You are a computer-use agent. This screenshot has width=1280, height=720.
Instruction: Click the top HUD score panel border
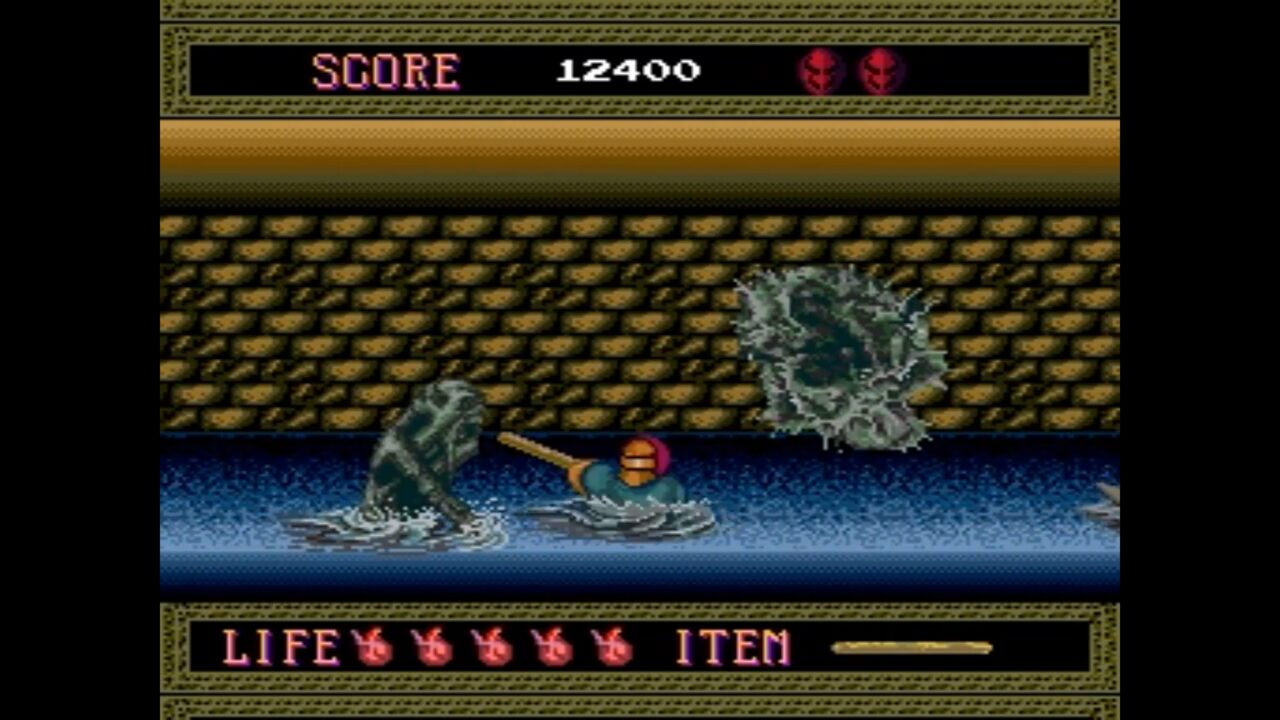pyautogui.click(x=640, y=33)
